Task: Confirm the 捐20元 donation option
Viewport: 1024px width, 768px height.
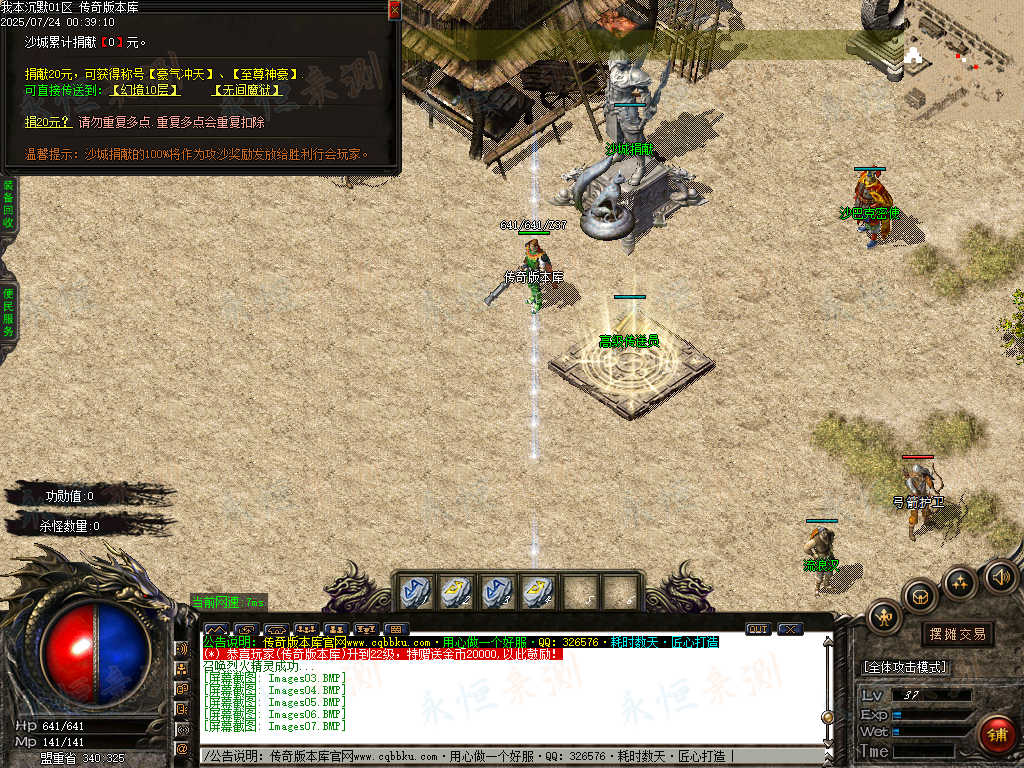Action: tap(48, 122)
